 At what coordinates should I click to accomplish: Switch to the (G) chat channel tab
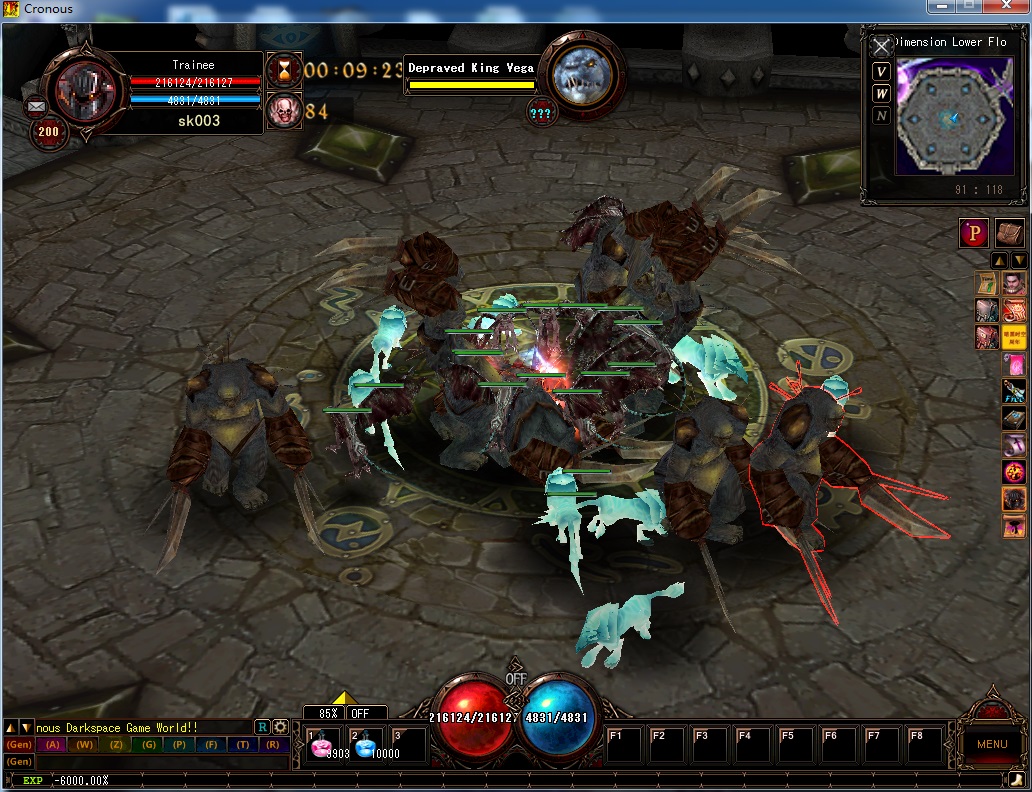click(148, 744)
